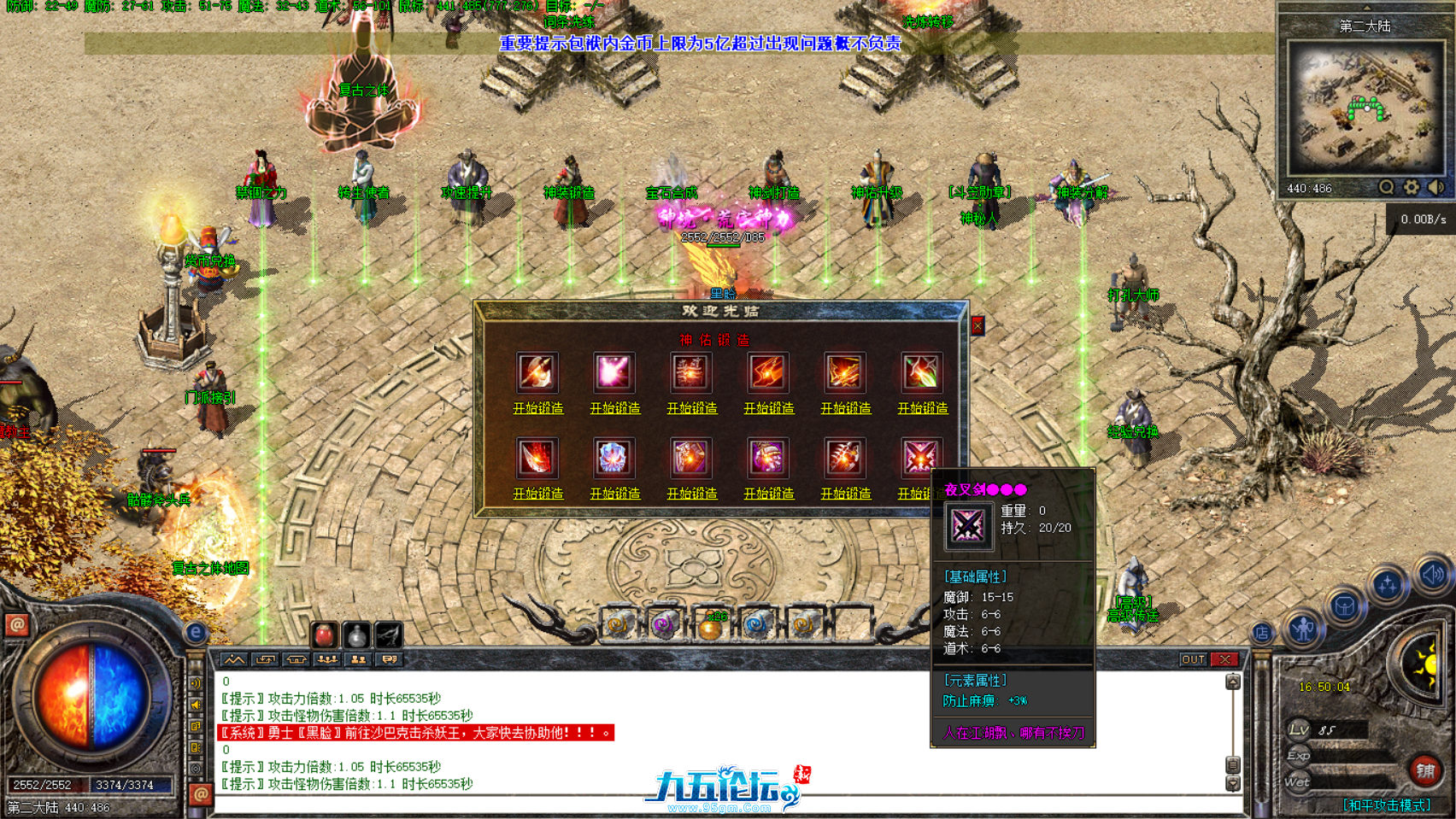Click the top-left forging skill icon in dialog
Viewport: 1456px width, 819px height.
[537, 373]
